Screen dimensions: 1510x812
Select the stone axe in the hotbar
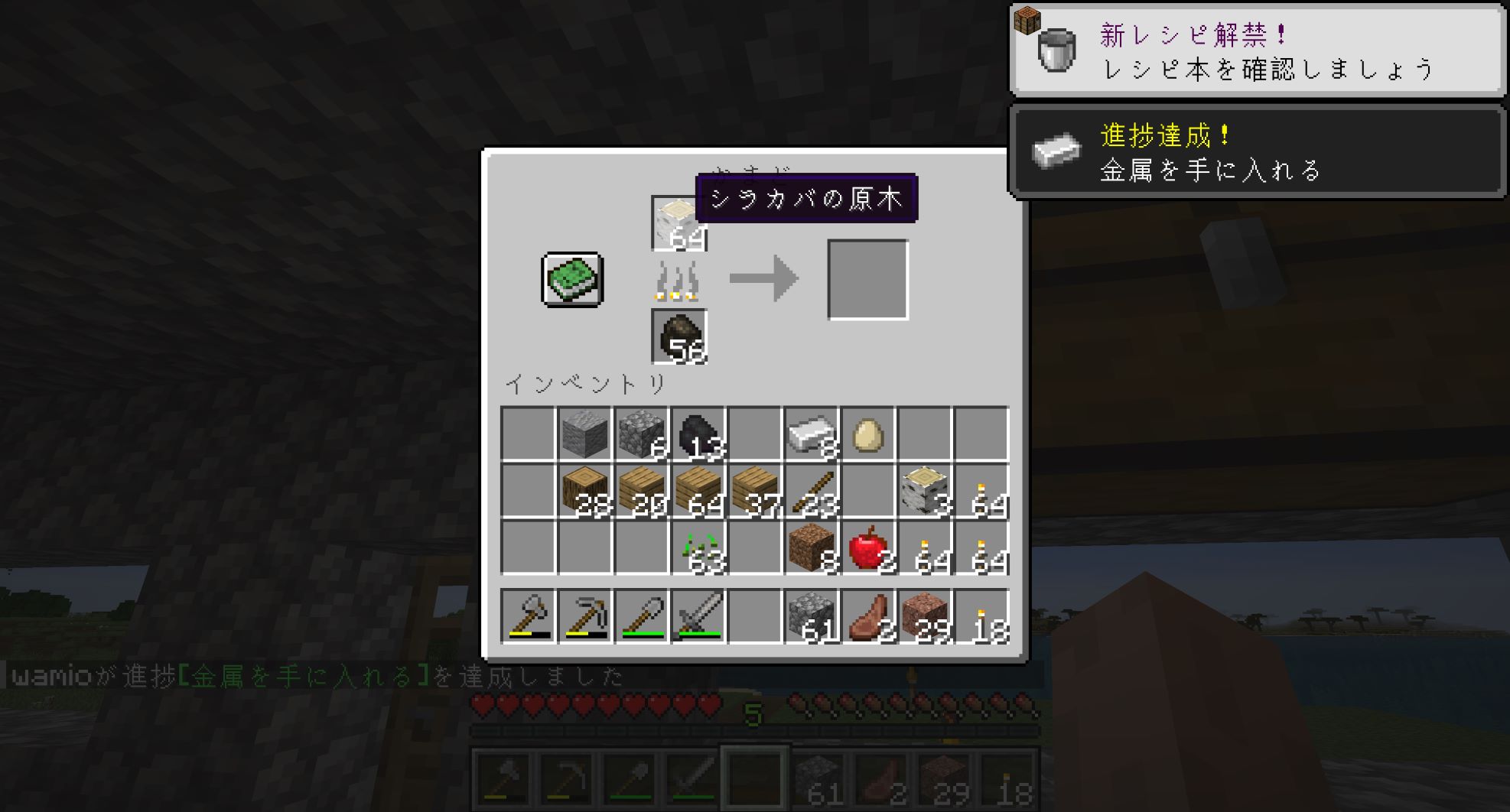tap(528, 615)
